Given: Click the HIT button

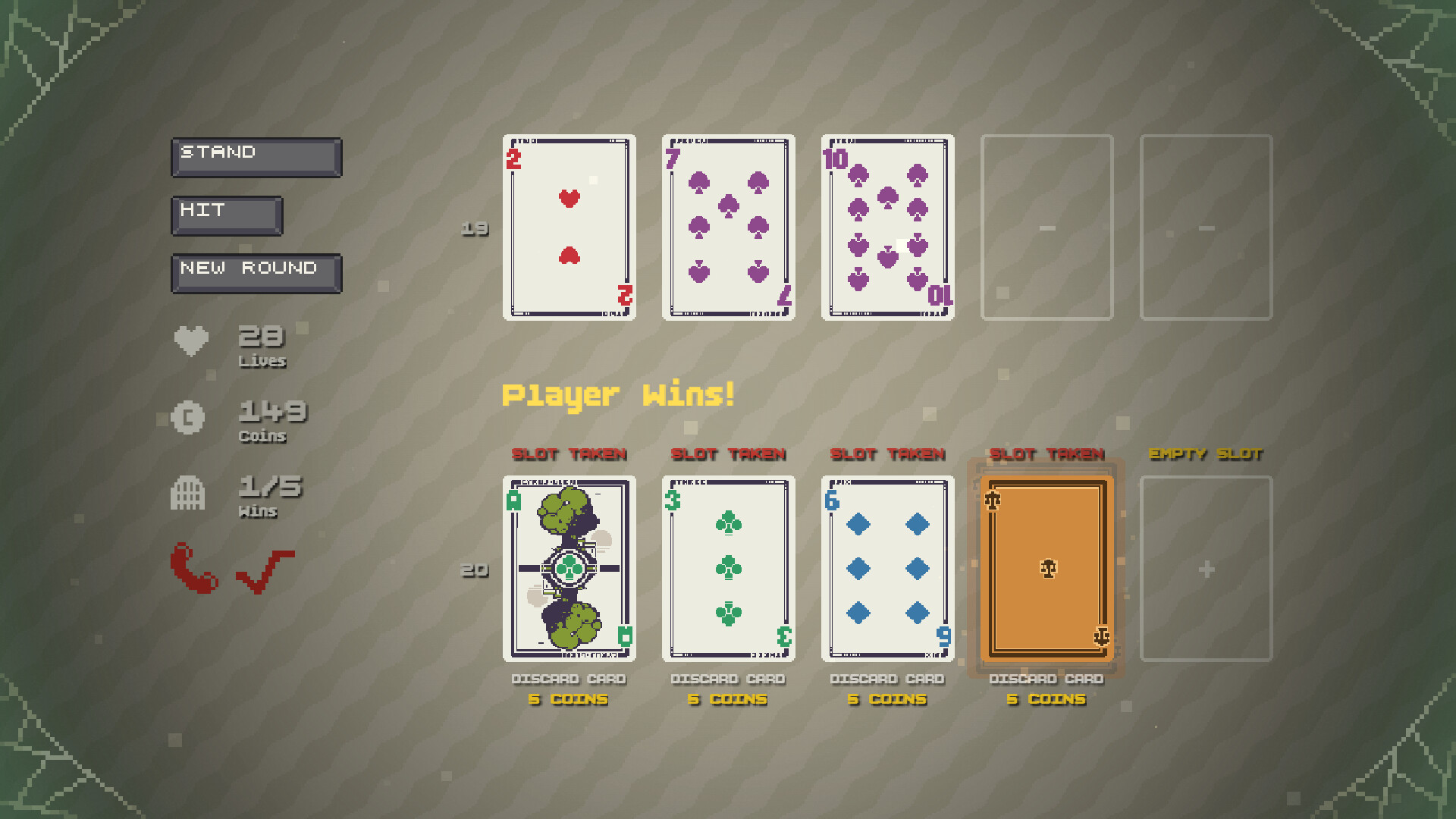Looking at the screenshot, I should 226,215.
